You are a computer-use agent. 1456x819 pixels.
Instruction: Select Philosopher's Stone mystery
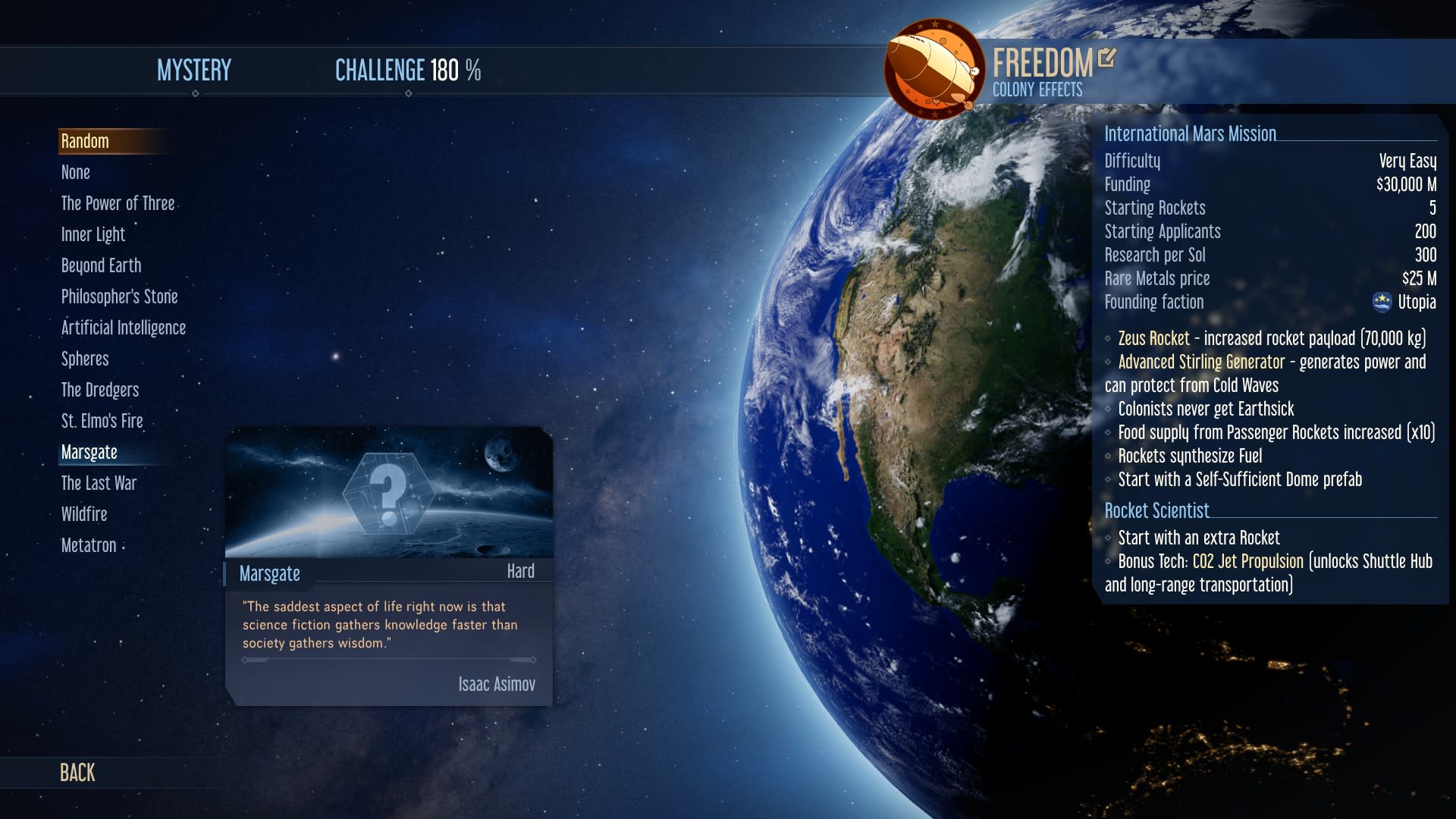pos(119,297)
